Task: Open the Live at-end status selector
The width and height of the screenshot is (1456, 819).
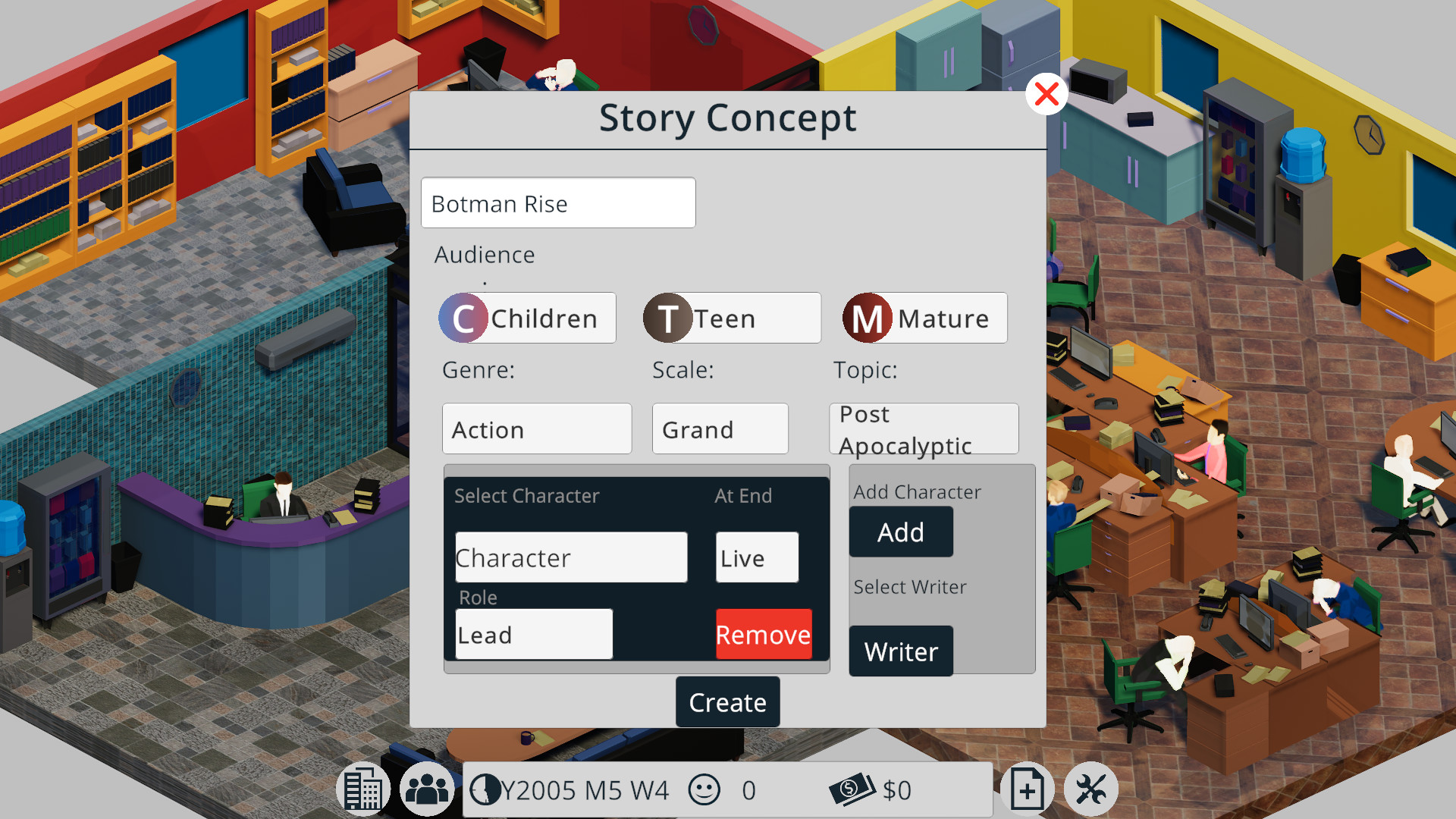Action: [756, 557]
